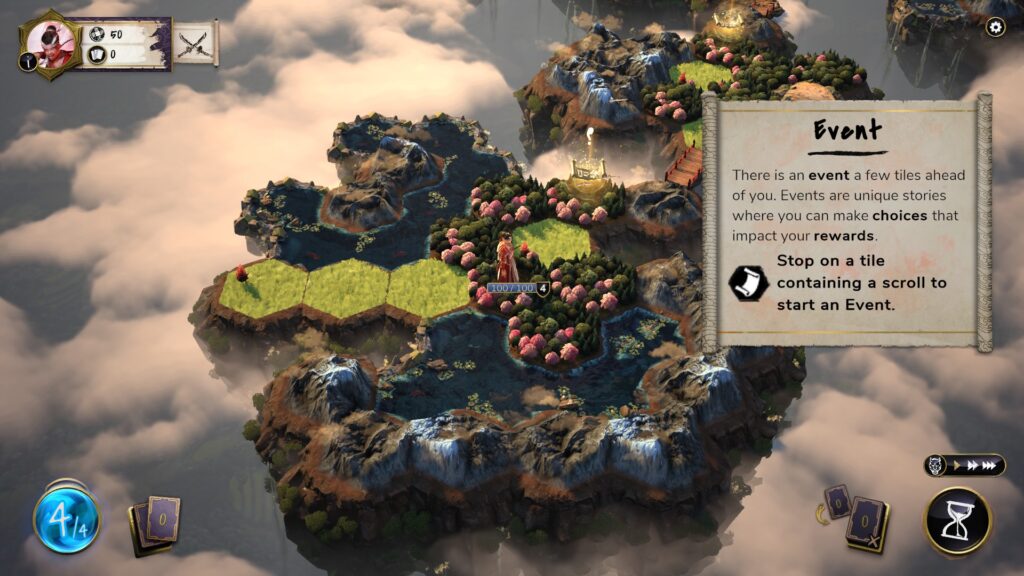Set animation speed to single arrow
The width and height of the screenshot is (1024, 576).
954,466
